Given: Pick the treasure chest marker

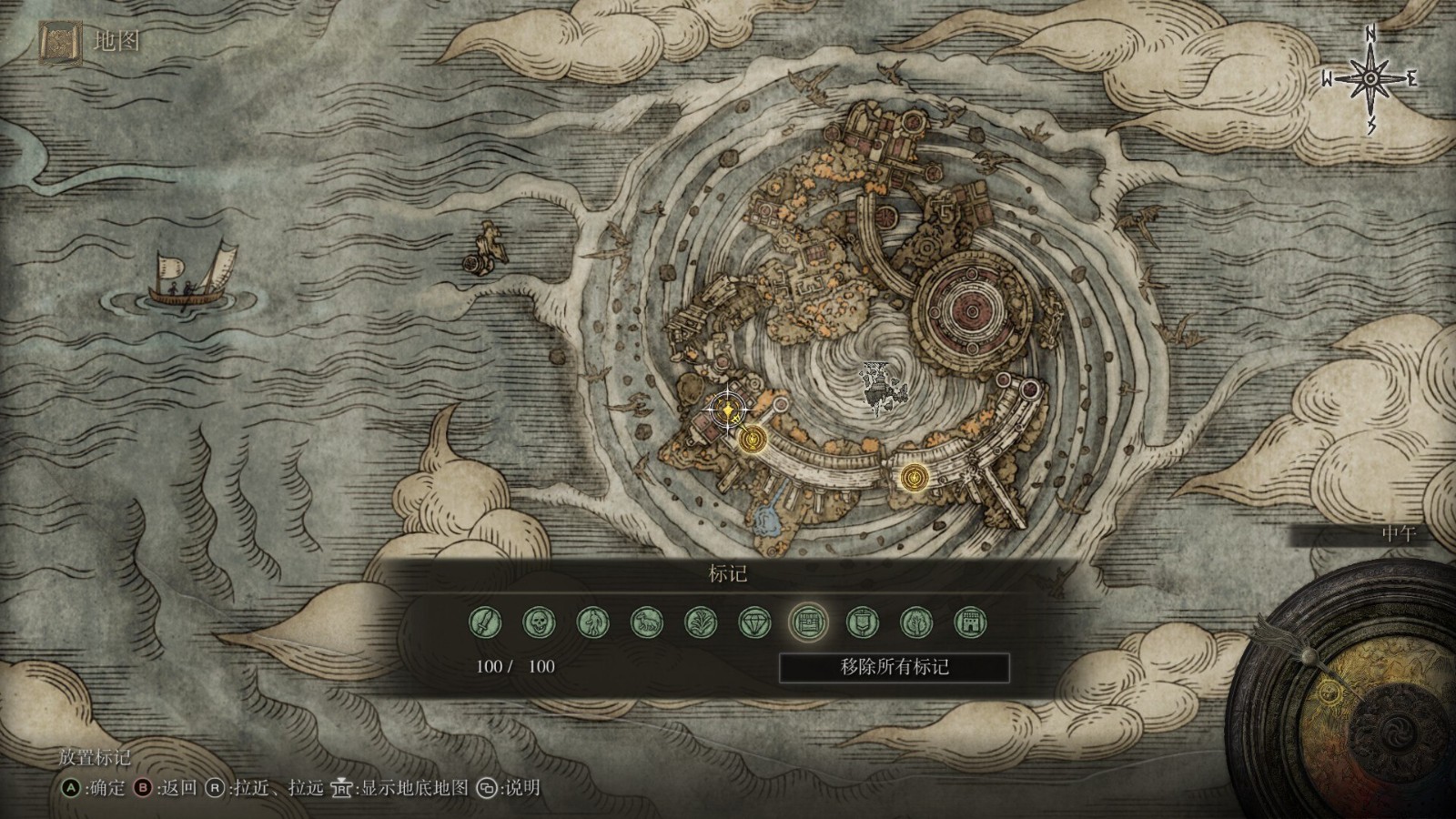Looking at the screenshot, I should (808, 623).
